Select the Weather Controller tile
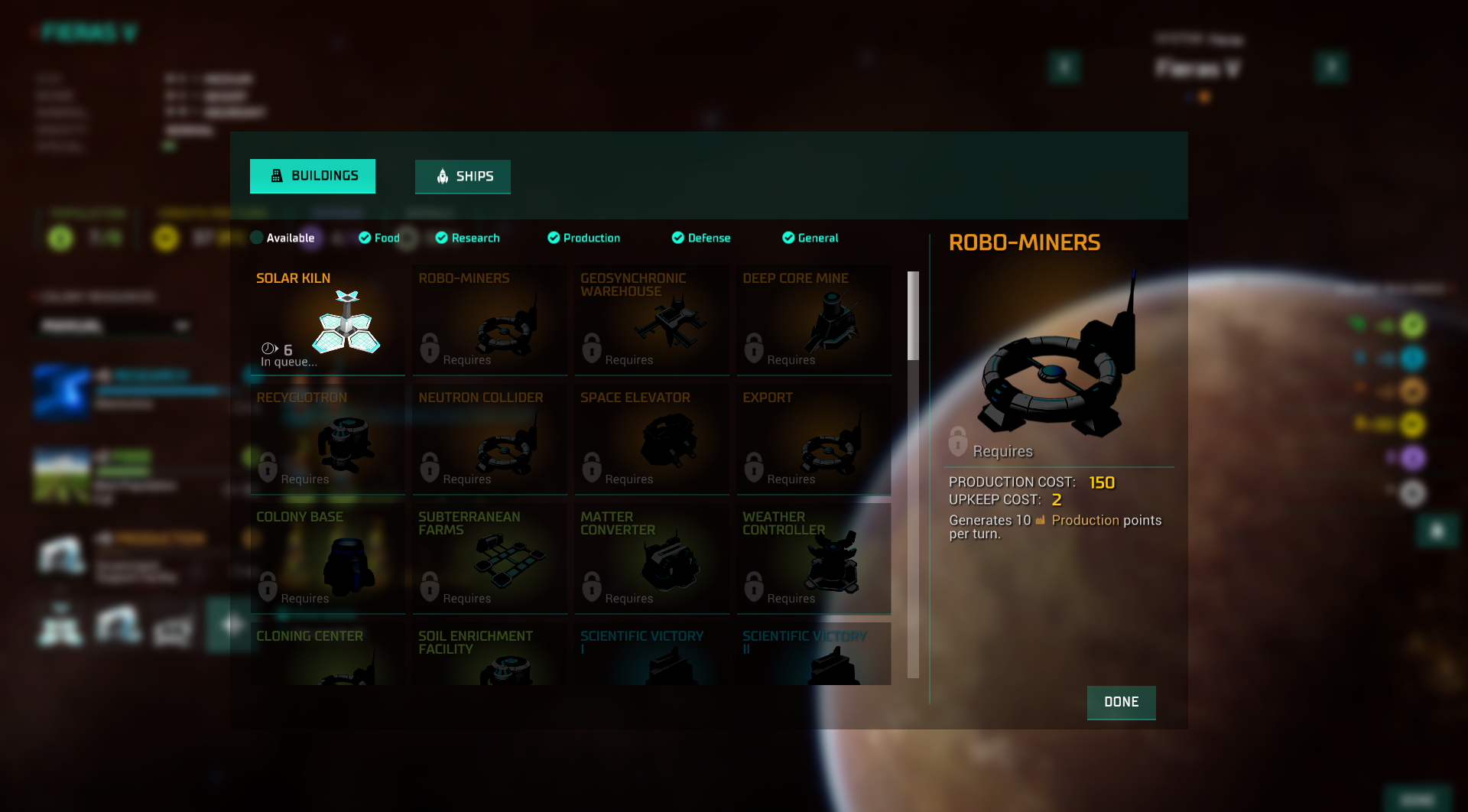Viewport: 1468px width, 812px height. (814, 559)
